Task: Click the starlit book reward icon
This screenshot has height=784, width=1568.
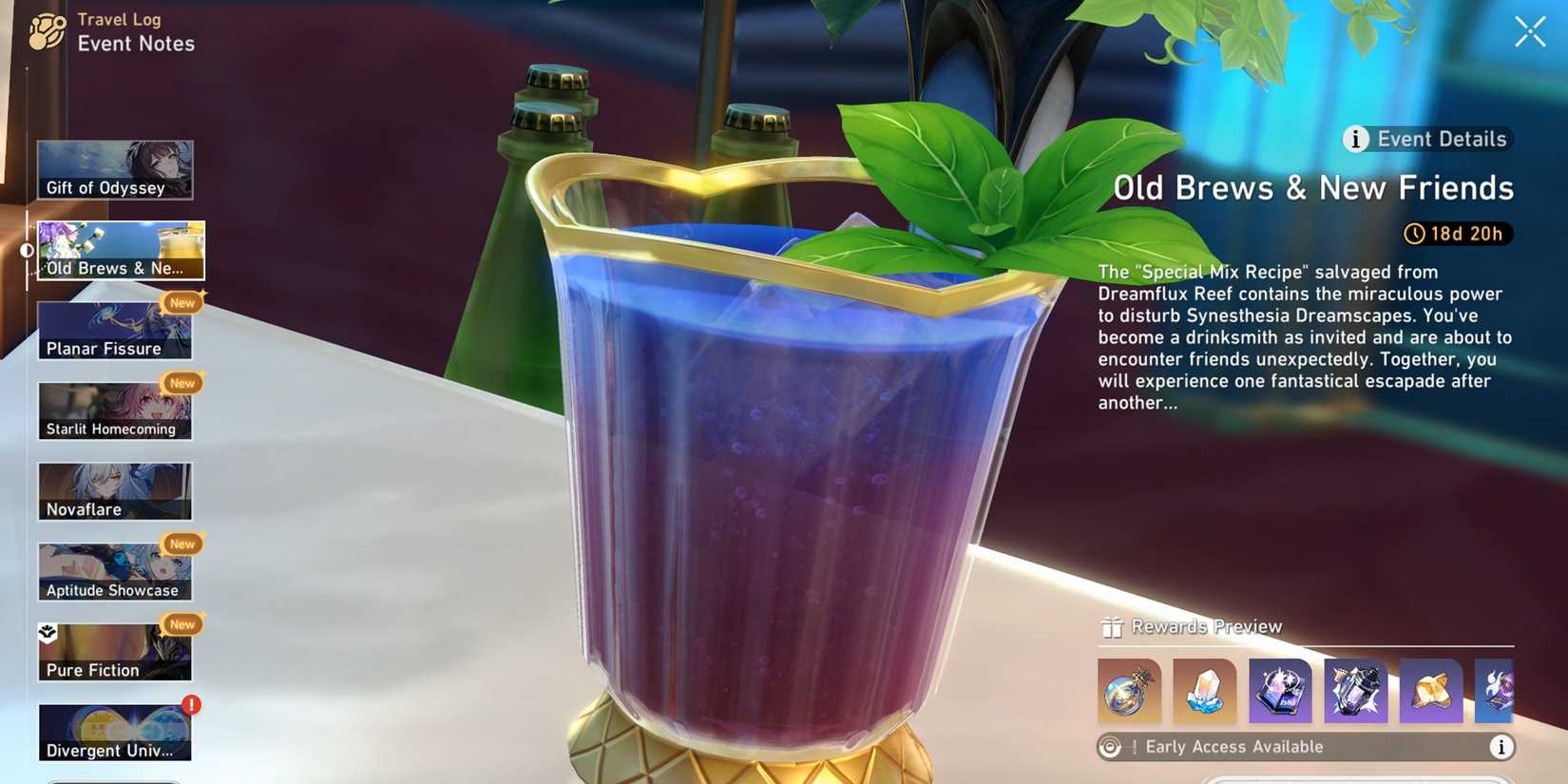Action: coord(1279,692)
